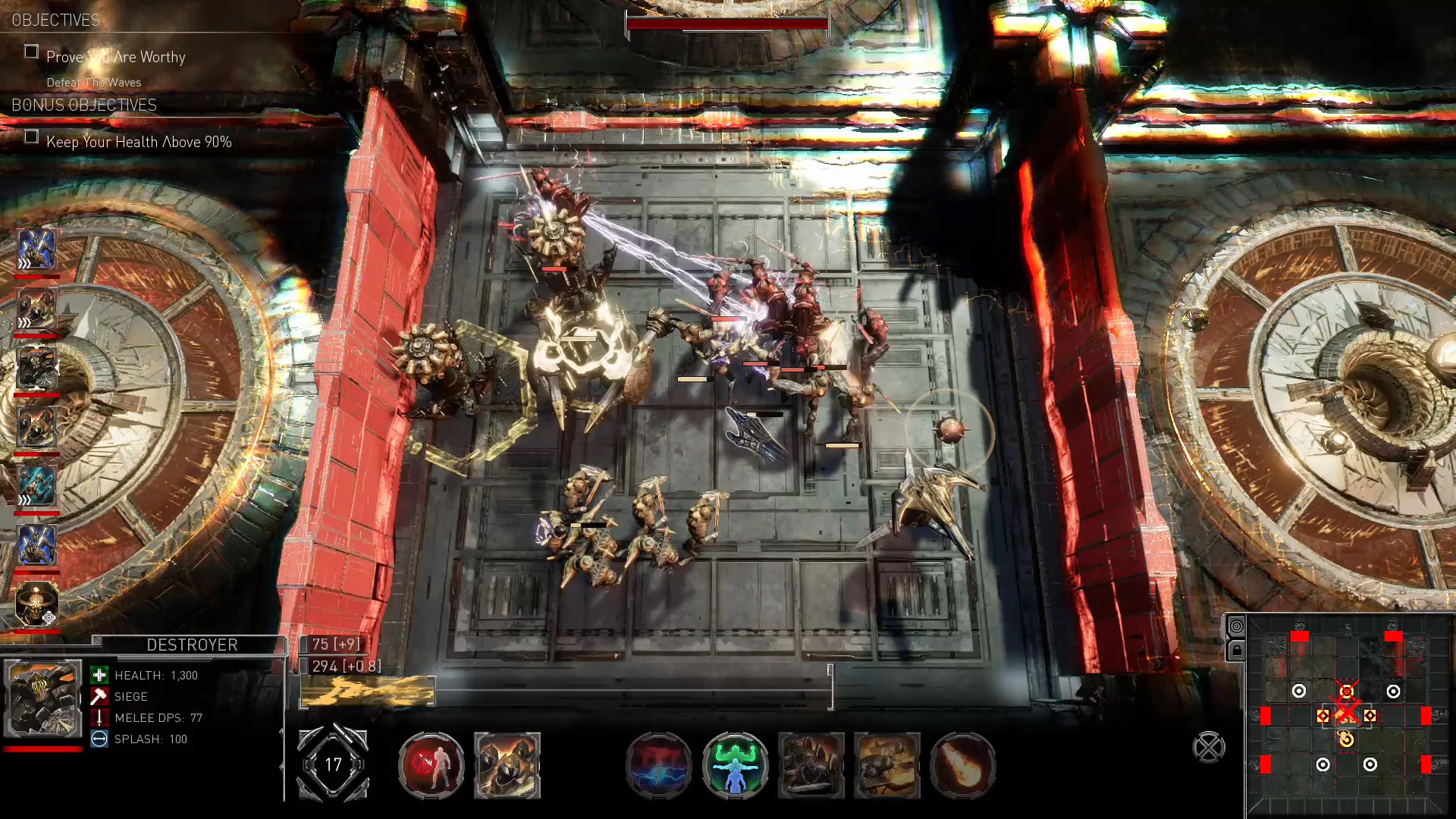Click the gold experience progress bar
This screenshot has height=819, width=1456.
tap(368, 689)
